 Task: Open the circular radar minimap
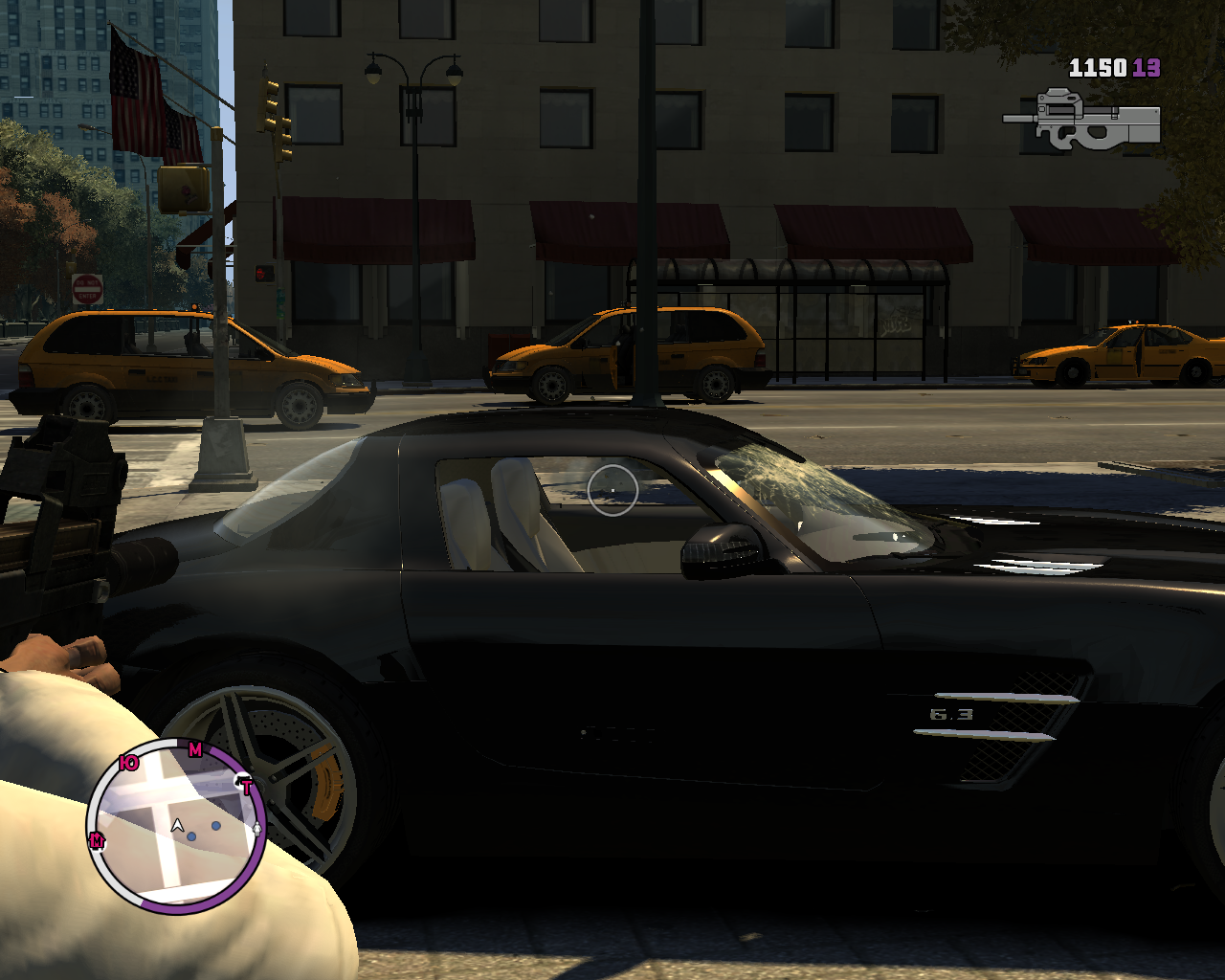[x=177, y=825]
